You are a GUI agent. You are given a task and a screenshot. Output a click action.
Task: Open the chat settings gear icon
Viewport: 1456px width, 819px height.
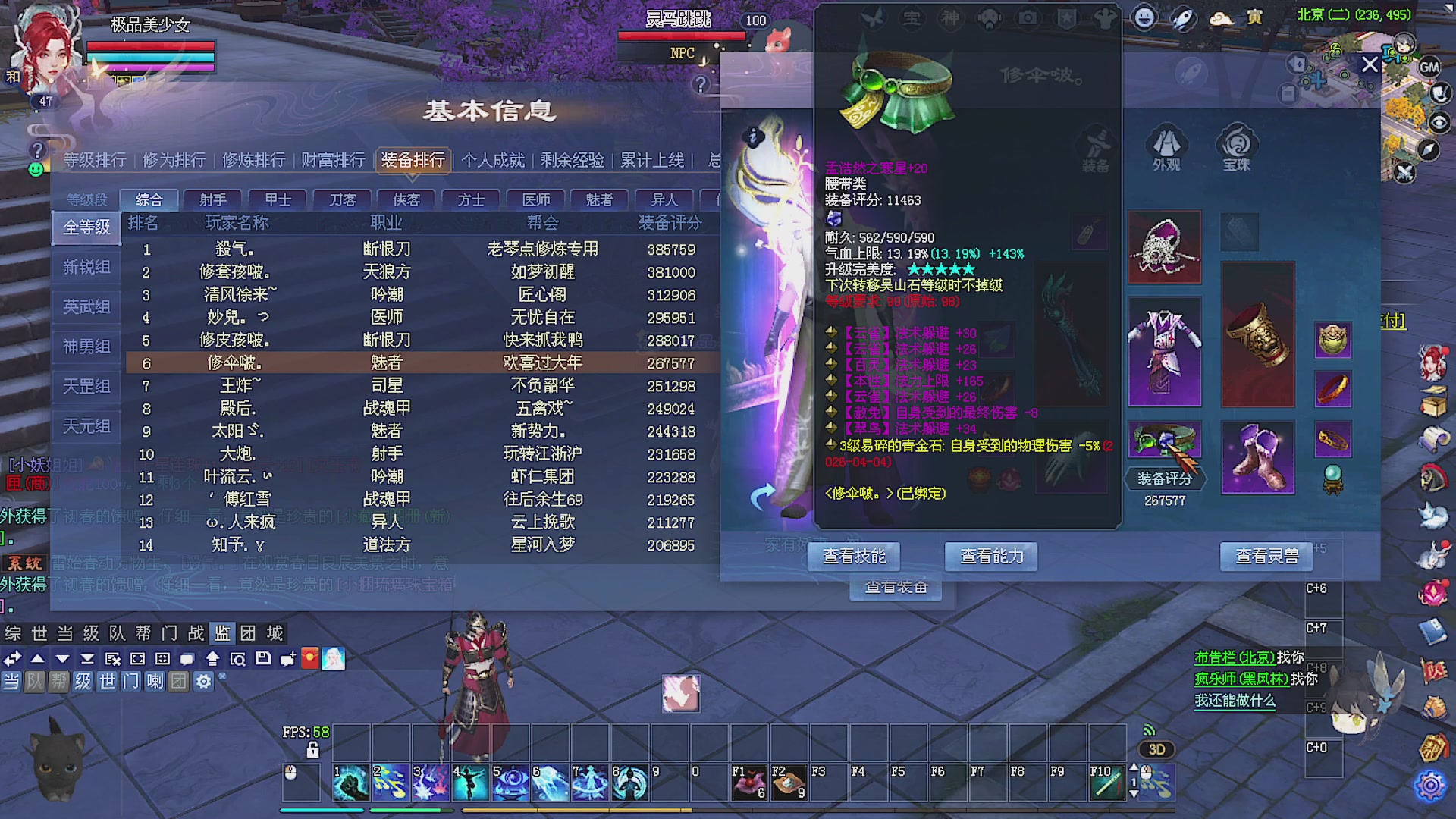[203, 682]
